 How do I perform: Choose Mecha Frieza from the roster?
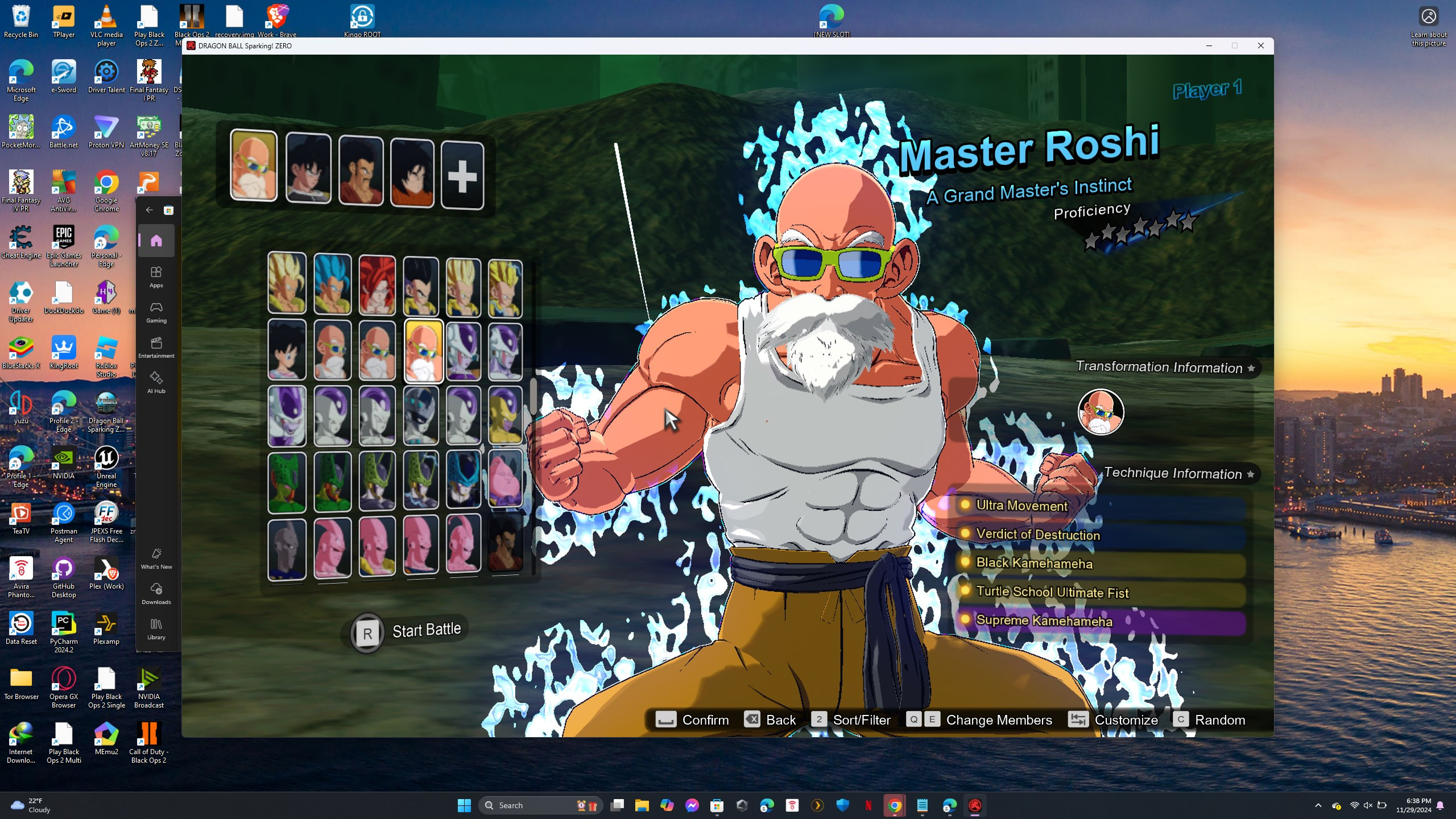pos(421,416)
